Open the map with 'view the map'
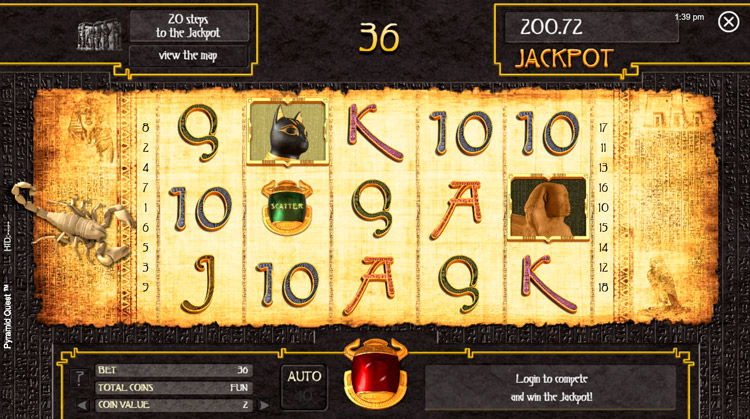This screenshot has width=750, height=419. (188, 55)
